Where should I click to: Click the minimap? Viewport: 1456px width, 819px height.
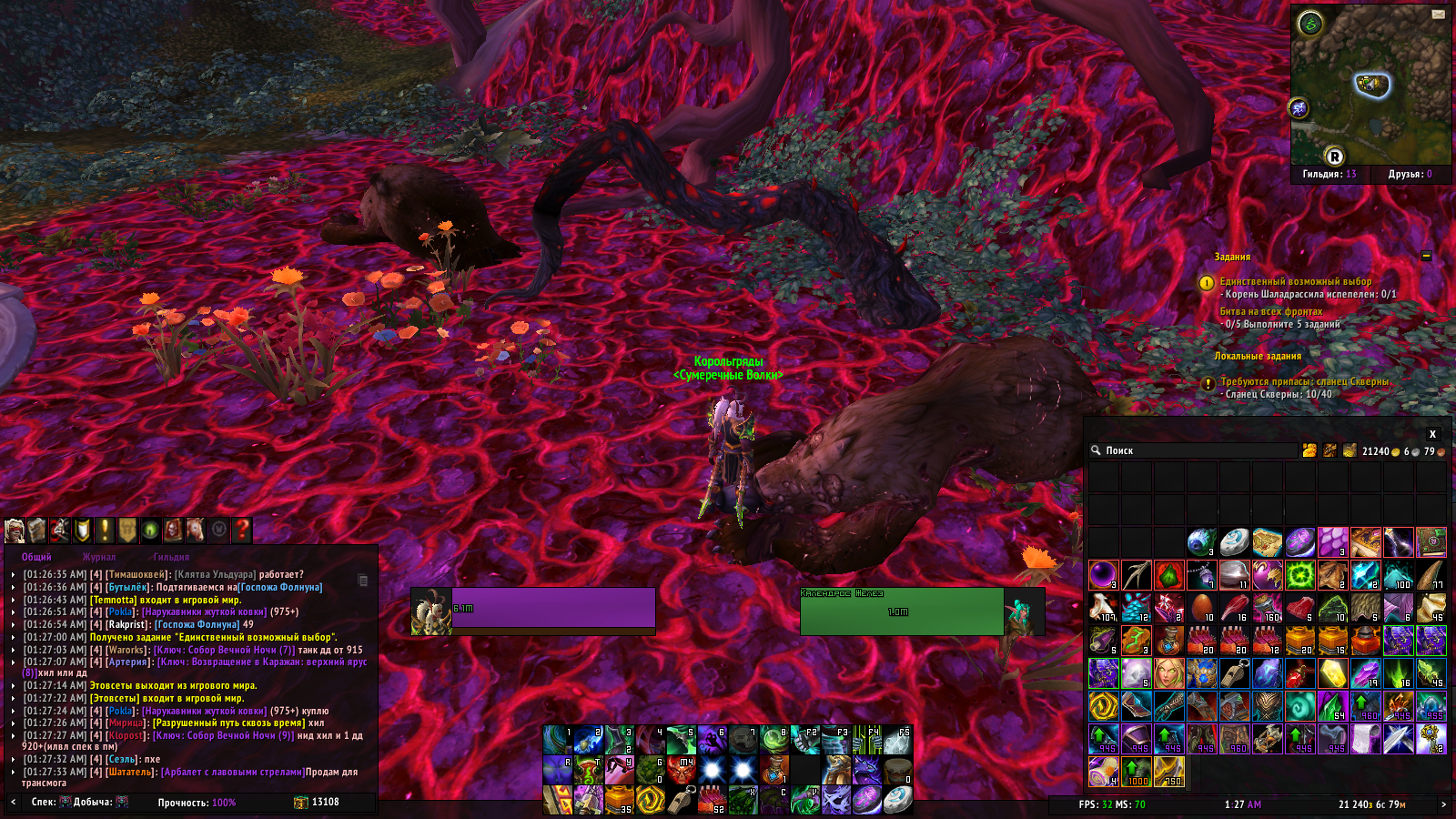click(1370, 86)
